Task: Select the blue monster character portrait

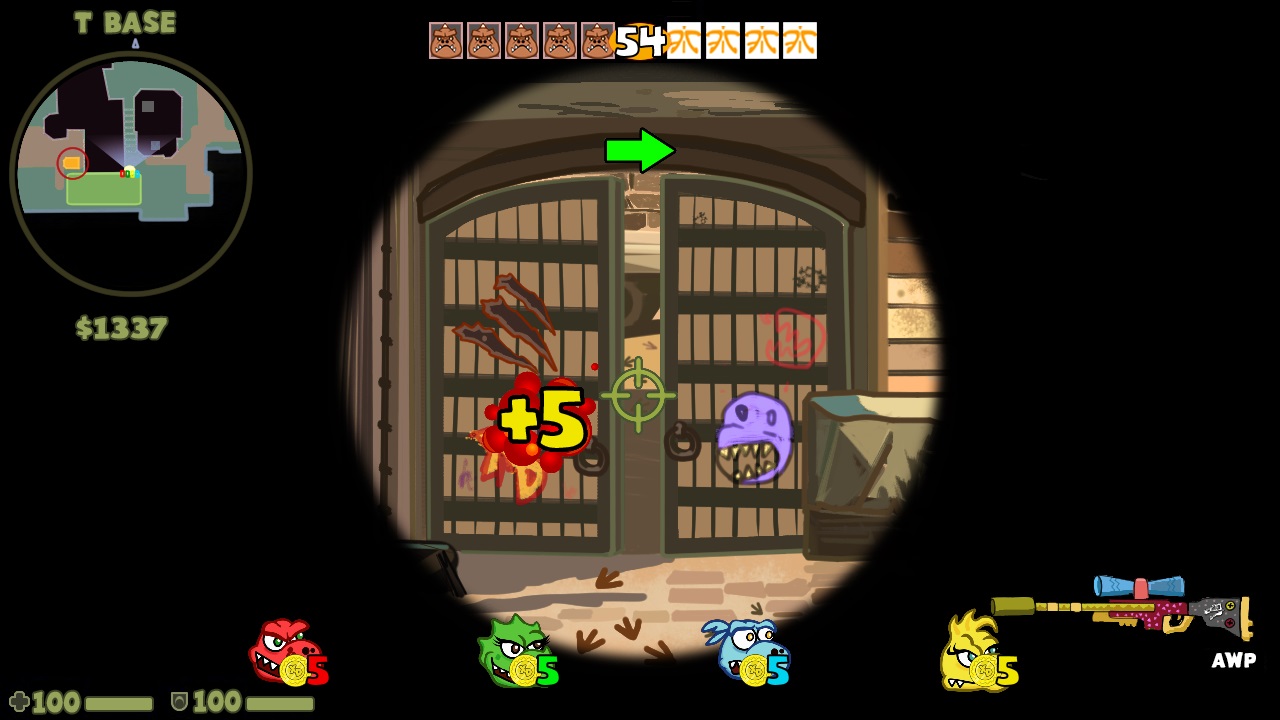Action: click(x=748, y=650)
